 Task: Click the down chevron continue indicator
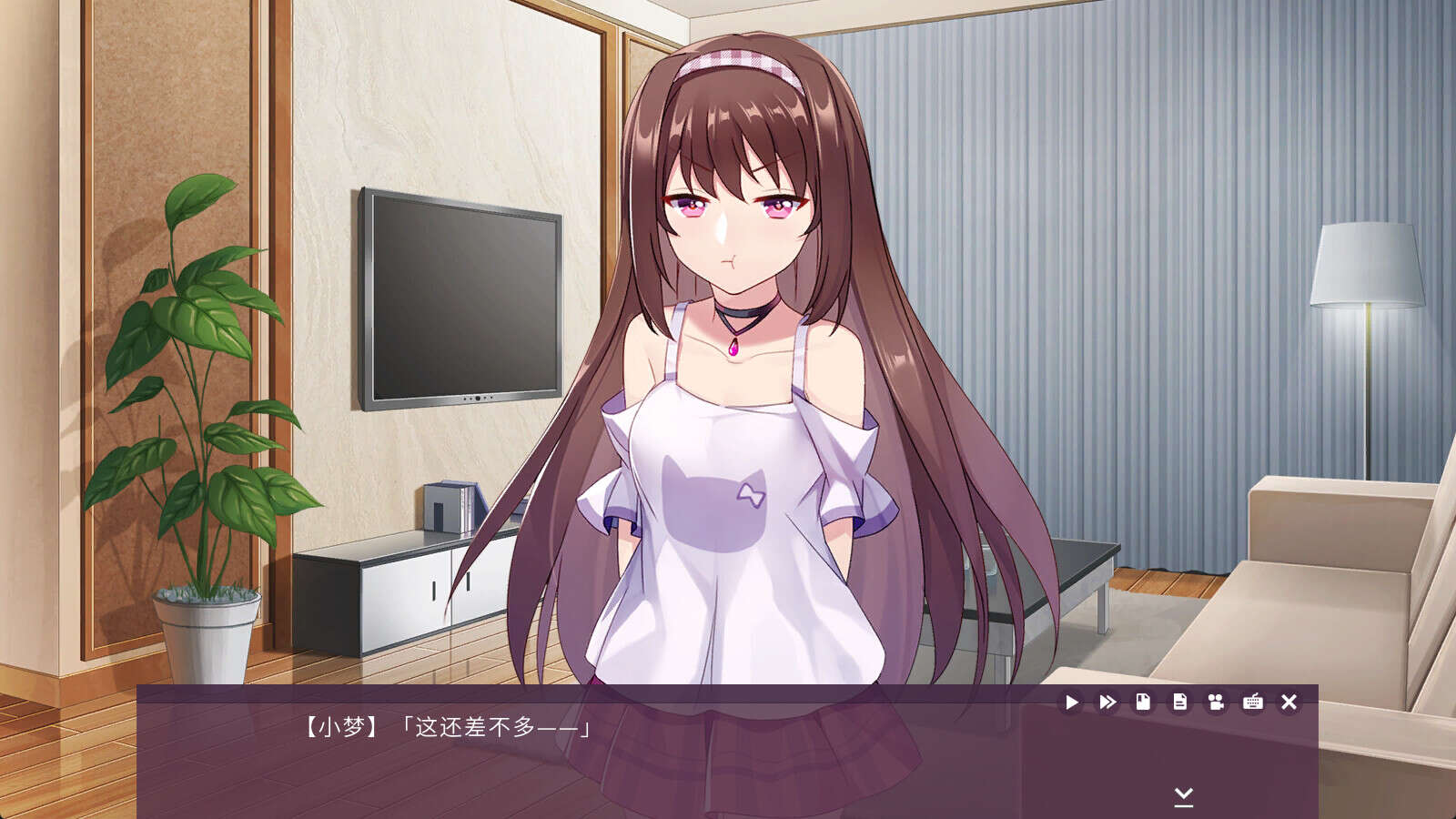point(1183,795)
